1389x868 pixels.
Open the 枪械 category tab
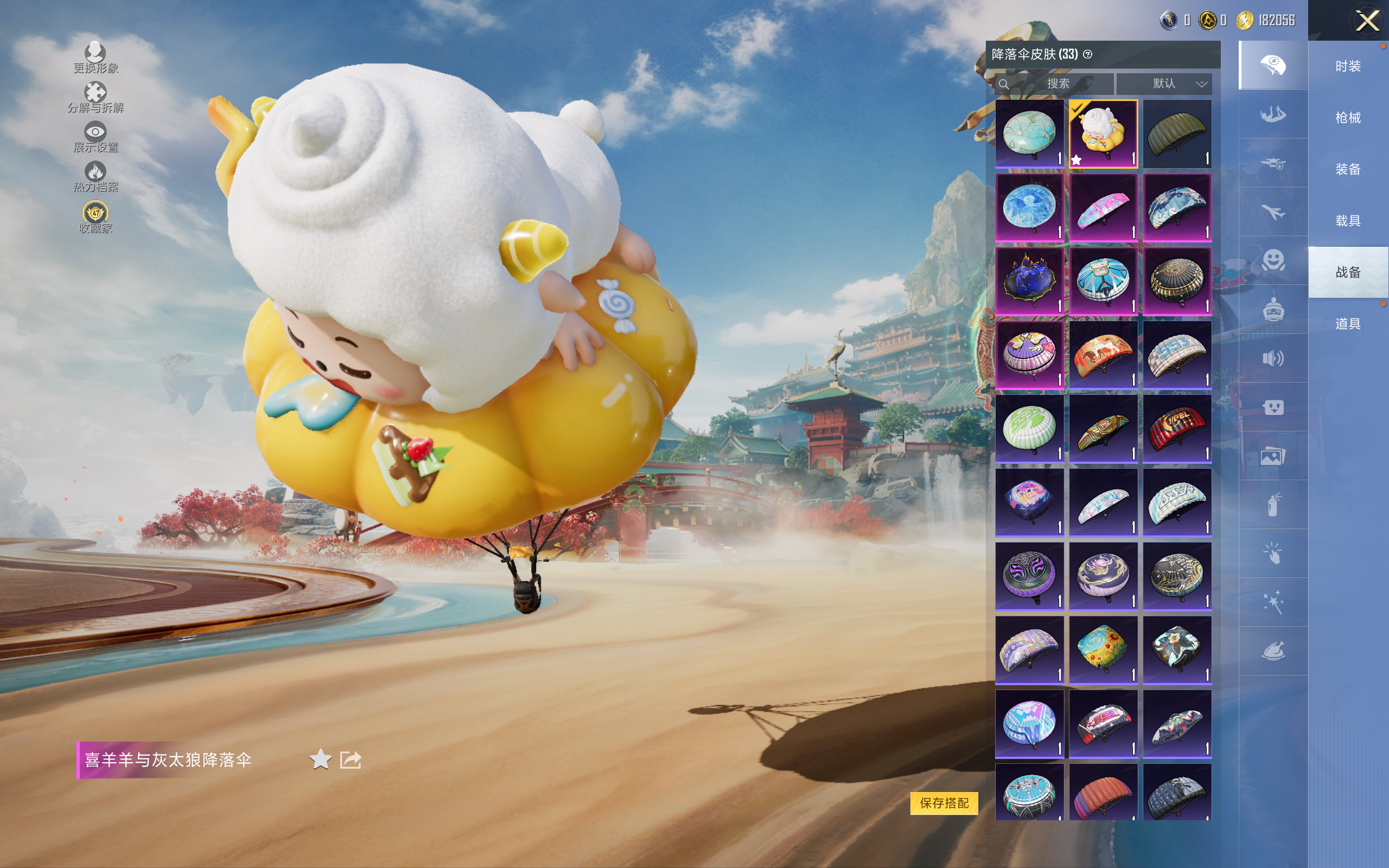(1348, 118)
